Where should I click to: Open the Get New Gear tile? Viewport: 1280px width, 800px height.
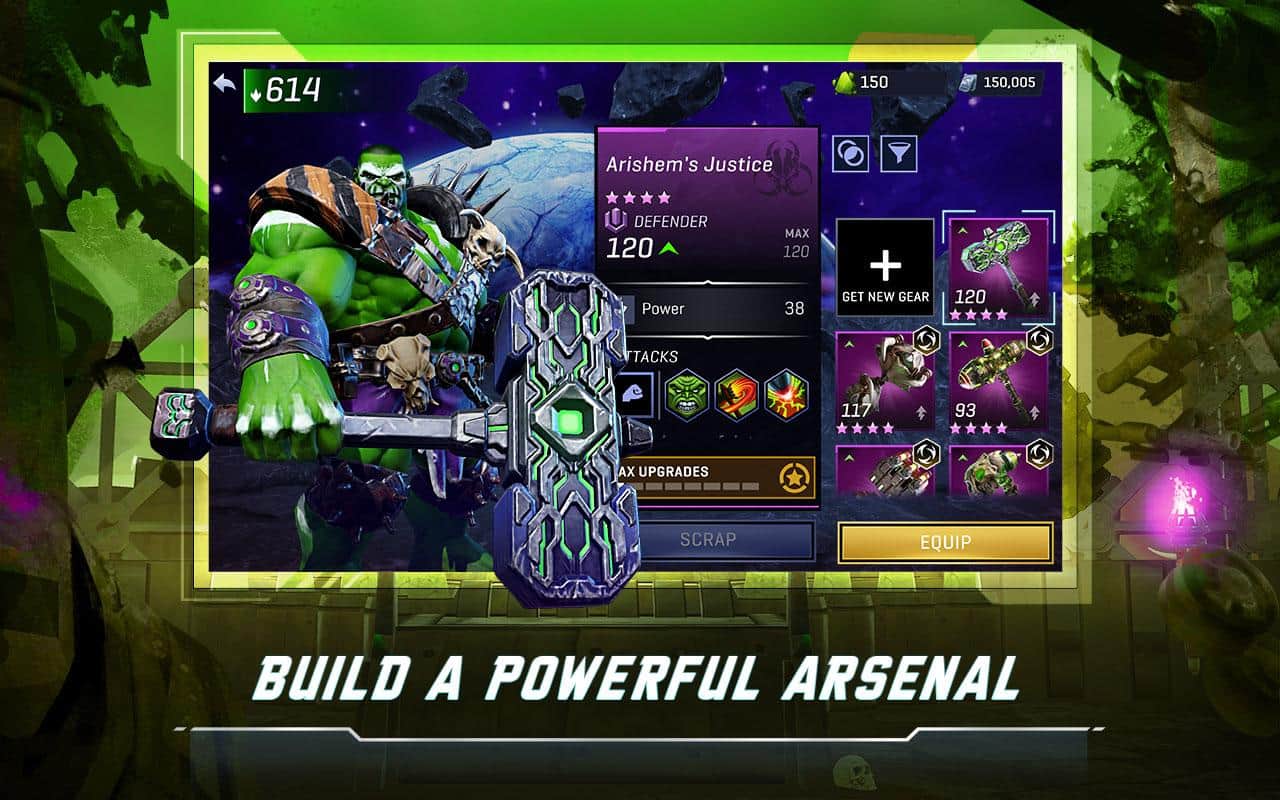tap(885, 267)
